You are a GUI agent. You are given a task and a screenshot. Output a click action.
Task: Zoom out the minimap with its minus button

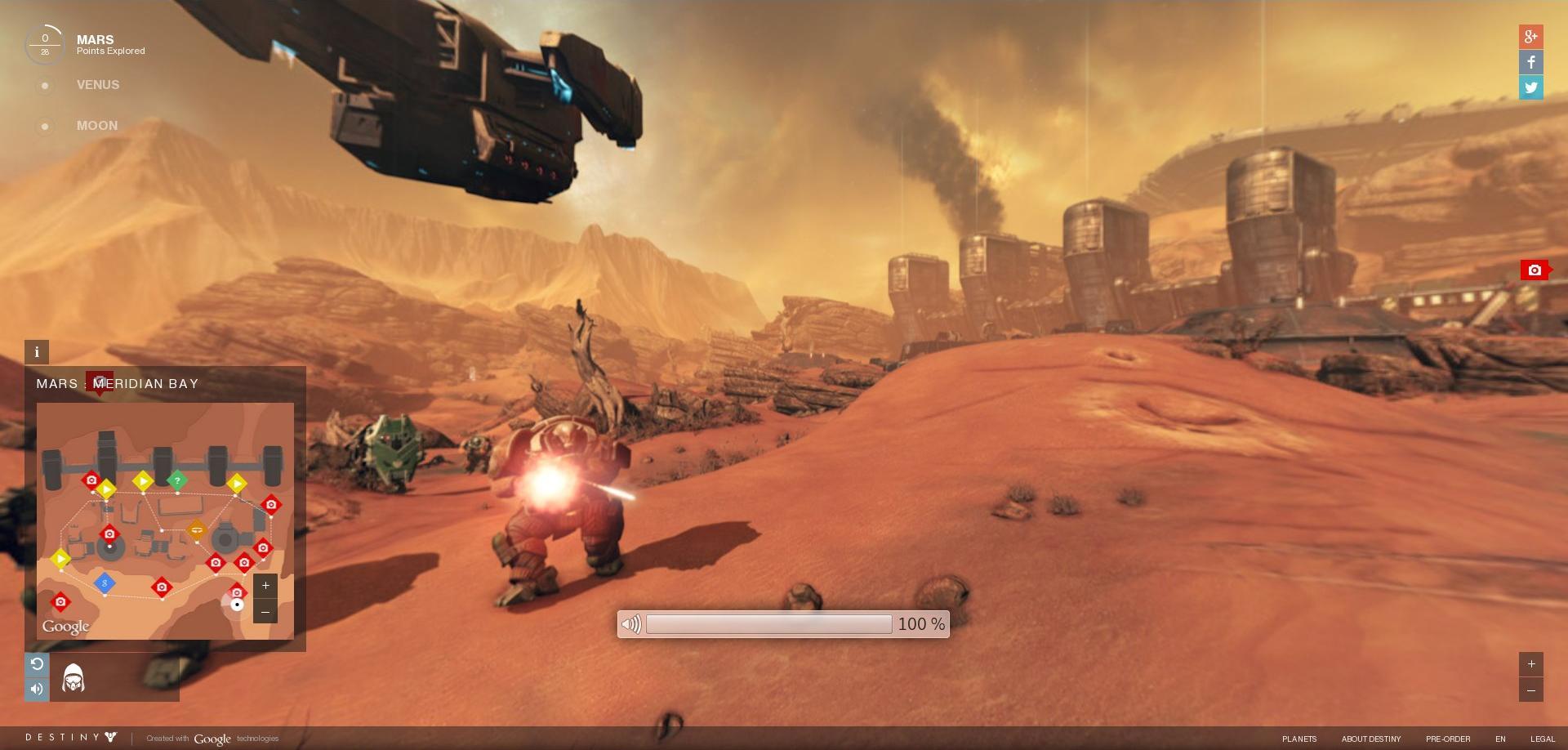coord(265,611)
